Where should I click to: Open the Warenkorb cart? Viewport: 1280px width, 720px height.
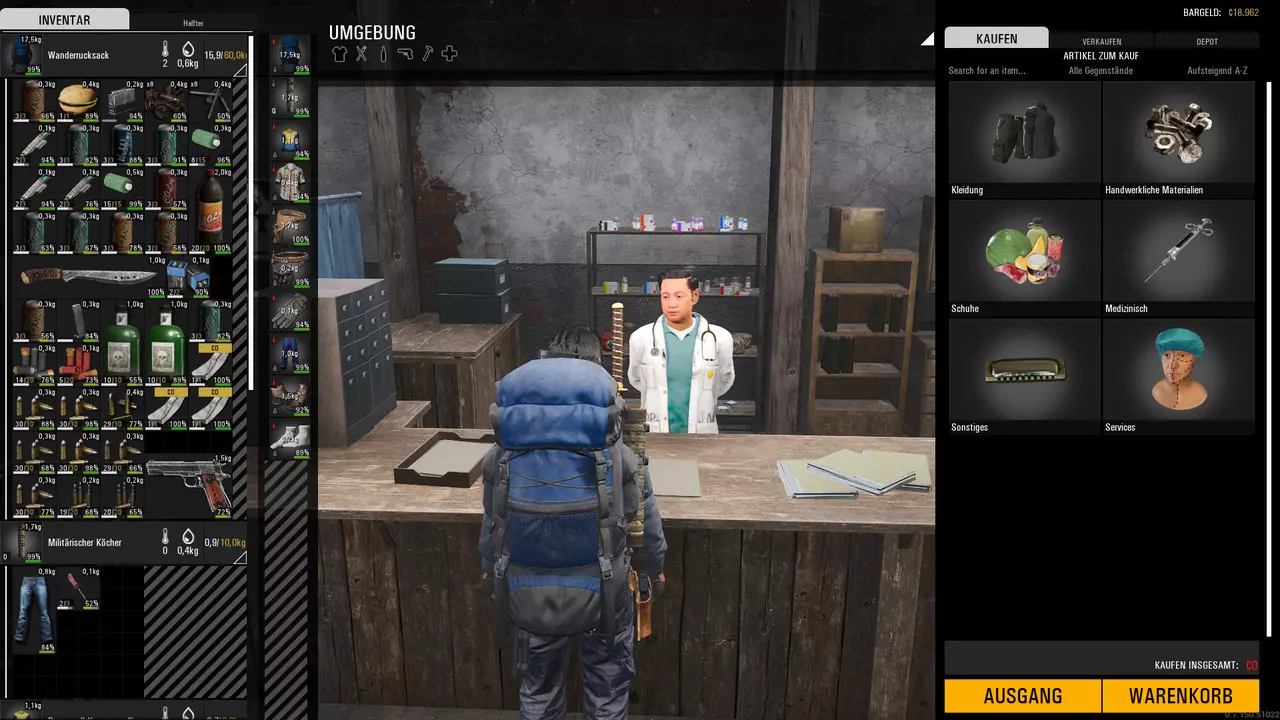click(x=1180, y=696)
